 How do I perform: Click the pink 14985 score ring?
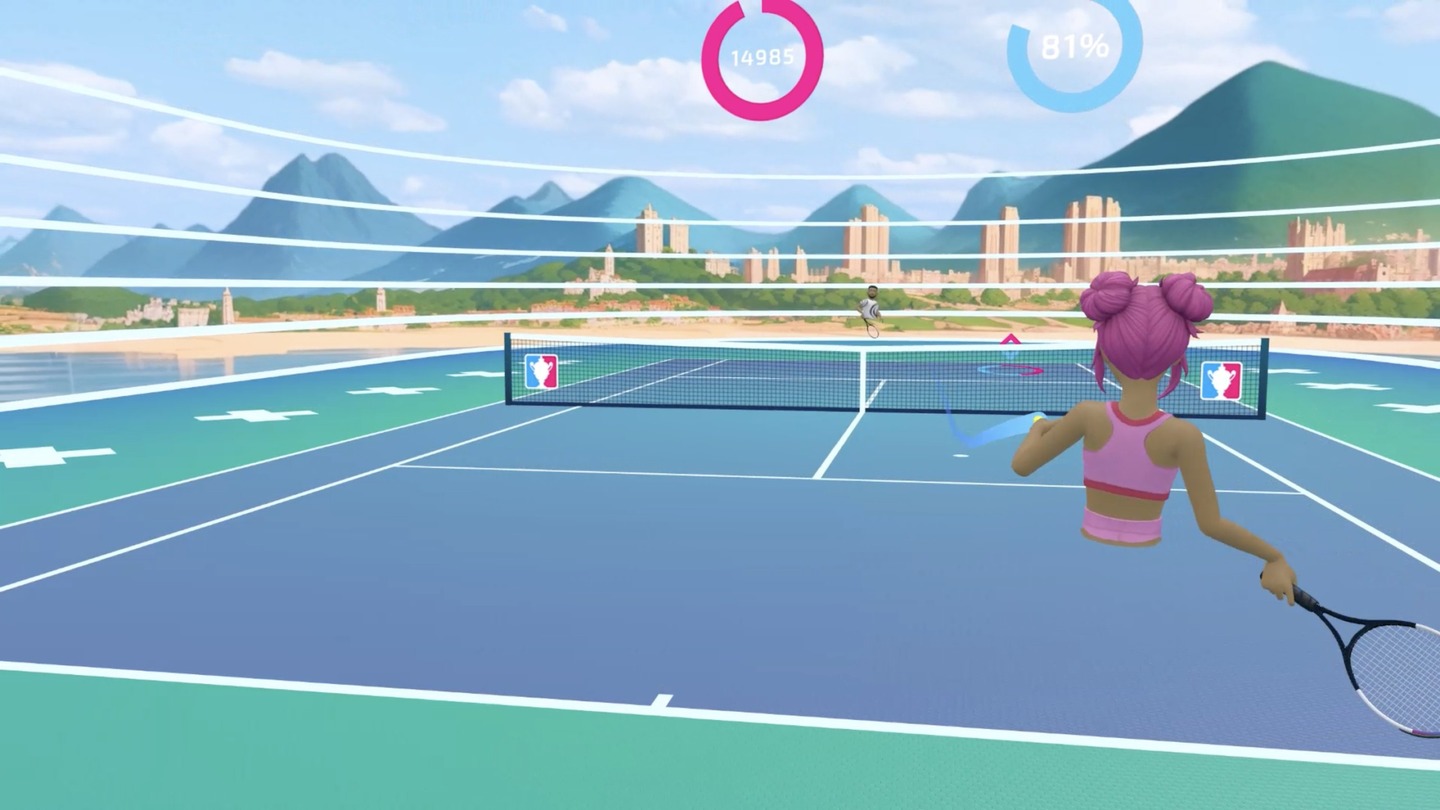[x=763, y=57]
